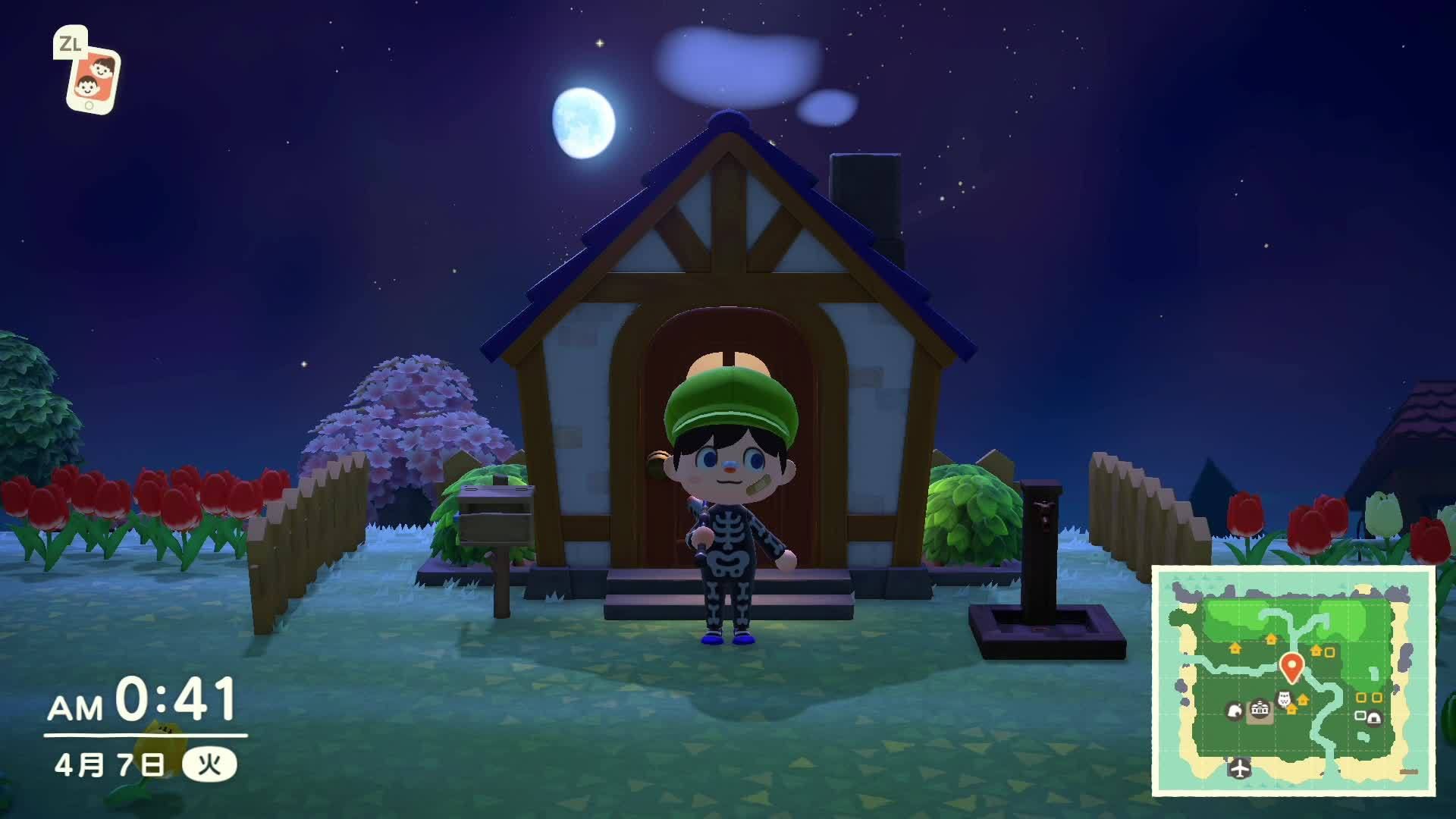
Task: Select the airport plane marker on minimap
Action: (1239, 768)
